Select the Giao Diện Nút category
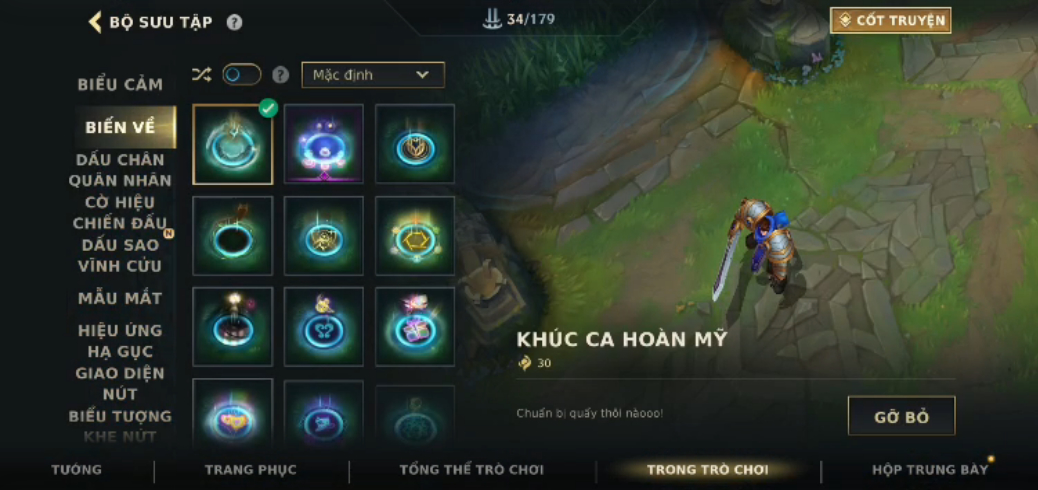The image size is (1038, 490). point(121,384)
